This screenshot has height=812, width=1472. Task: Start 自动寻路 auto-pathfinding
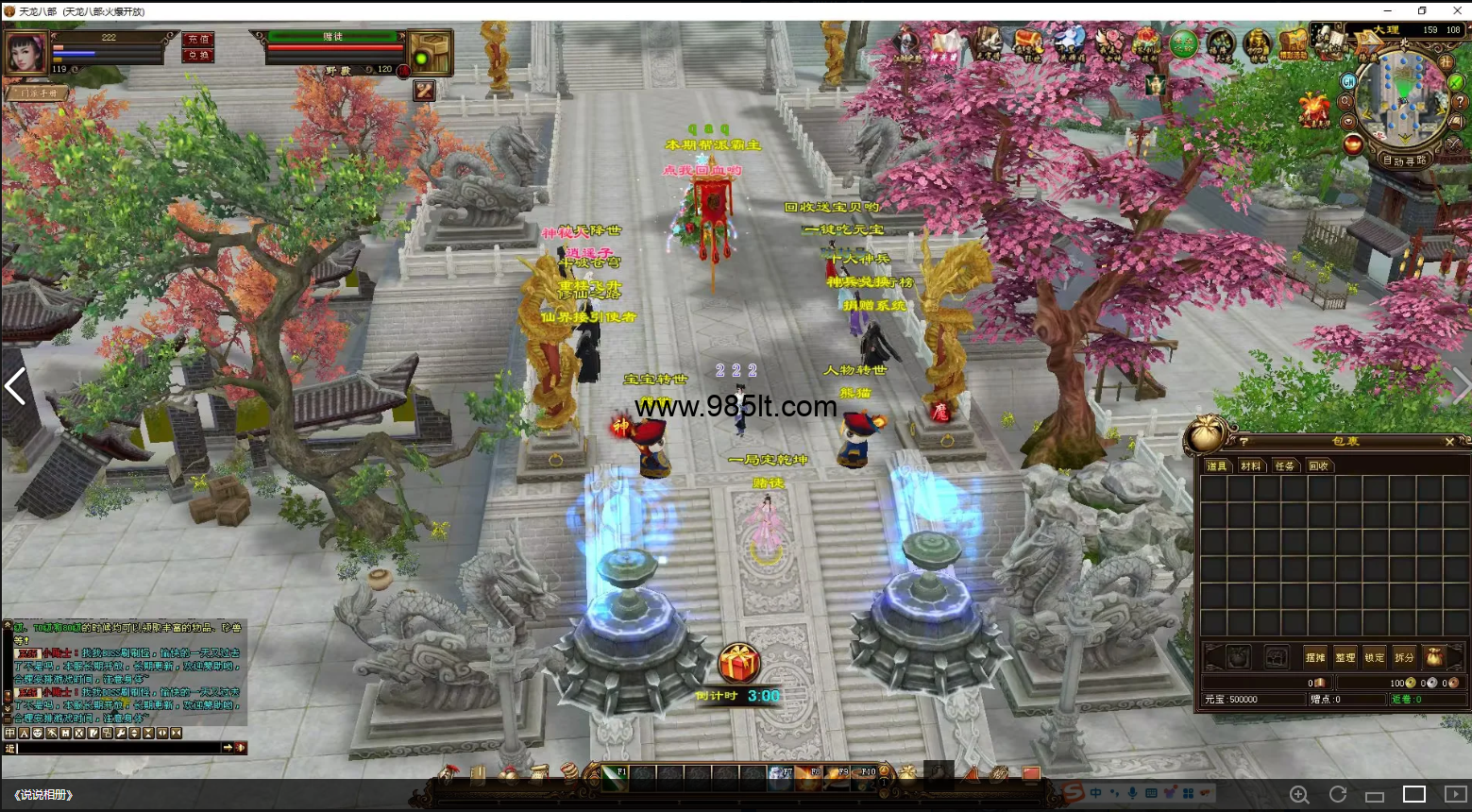(1404, 161)
